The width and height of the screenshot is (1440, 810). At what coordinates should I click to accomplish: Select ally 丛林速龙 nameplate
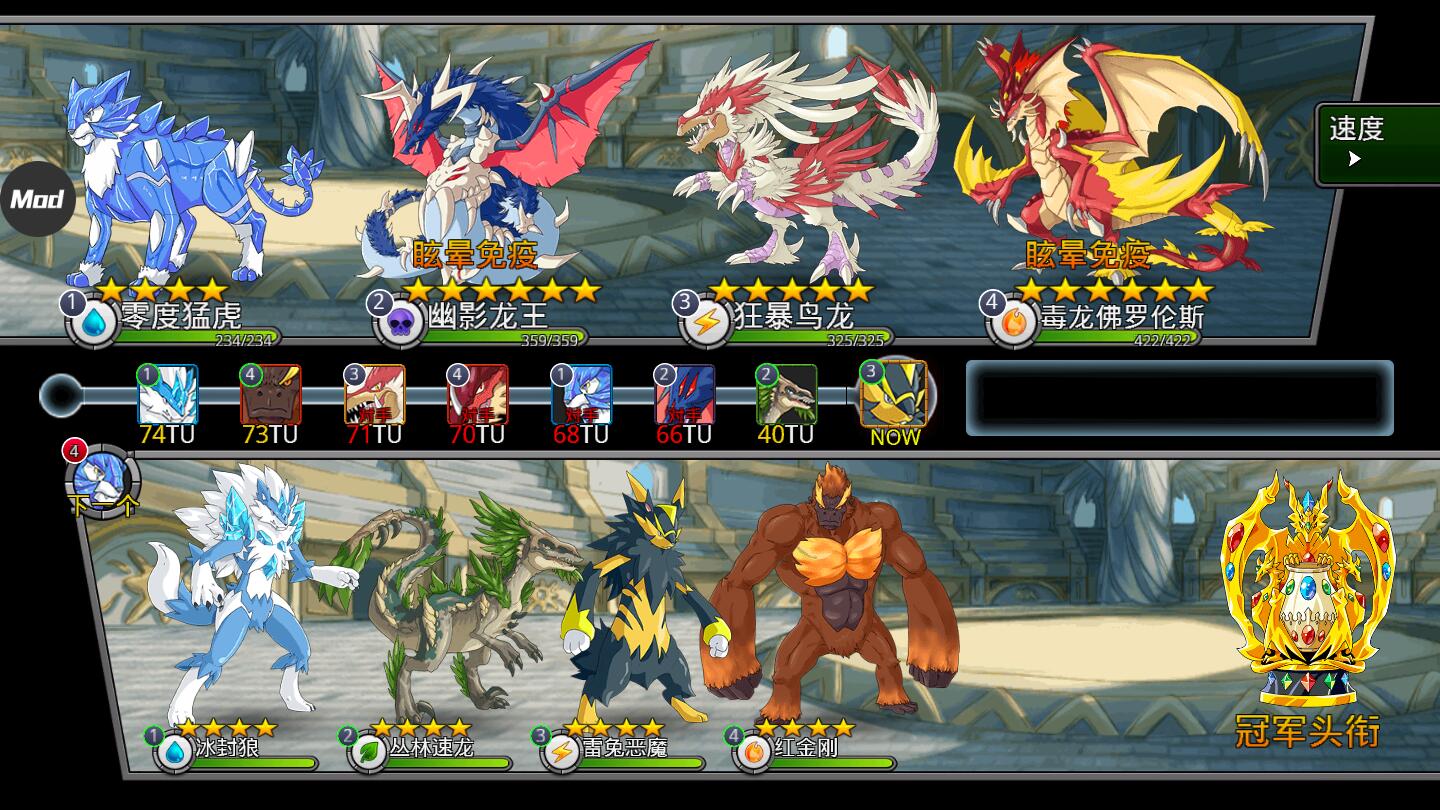tap(430, 748)
